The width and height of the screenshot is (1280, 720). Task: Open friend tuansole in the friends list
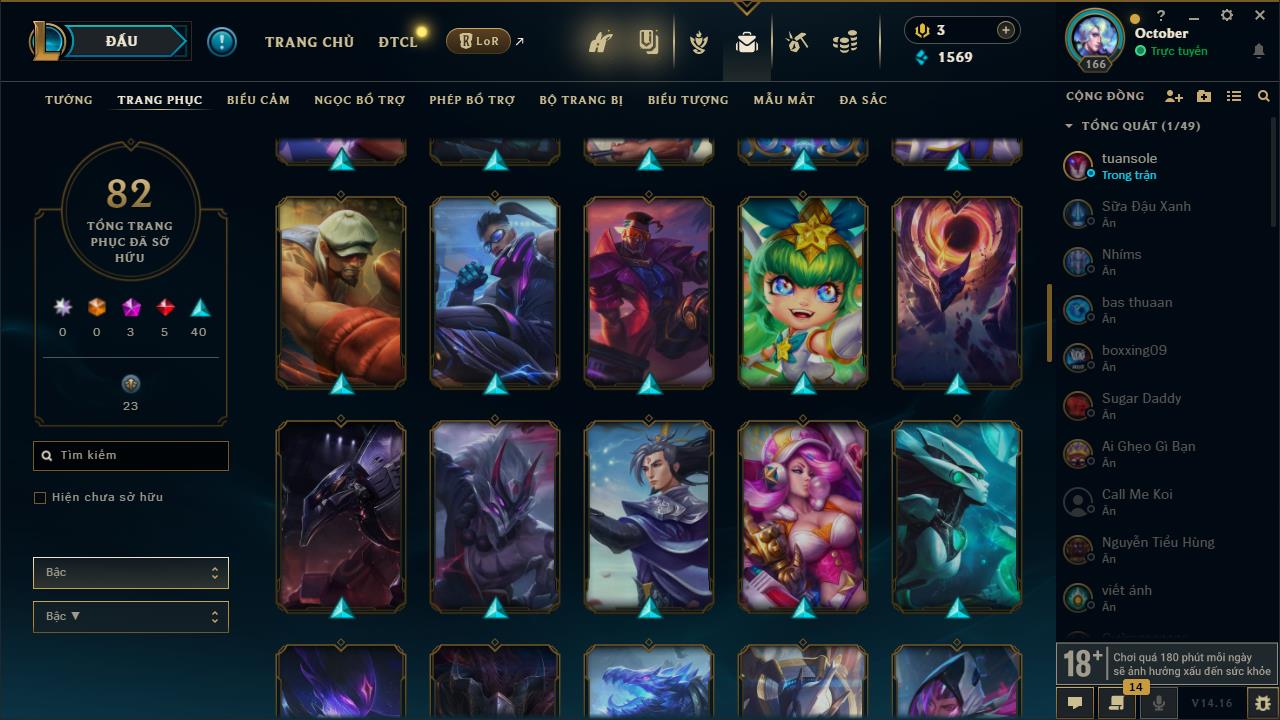[1130, 166]
